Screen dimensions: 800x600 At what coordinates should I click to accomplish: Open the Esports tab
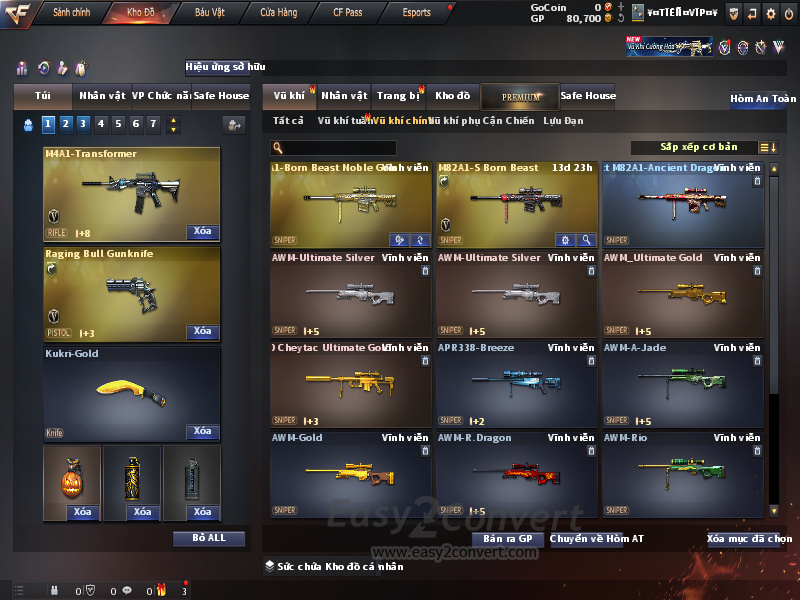416,13
